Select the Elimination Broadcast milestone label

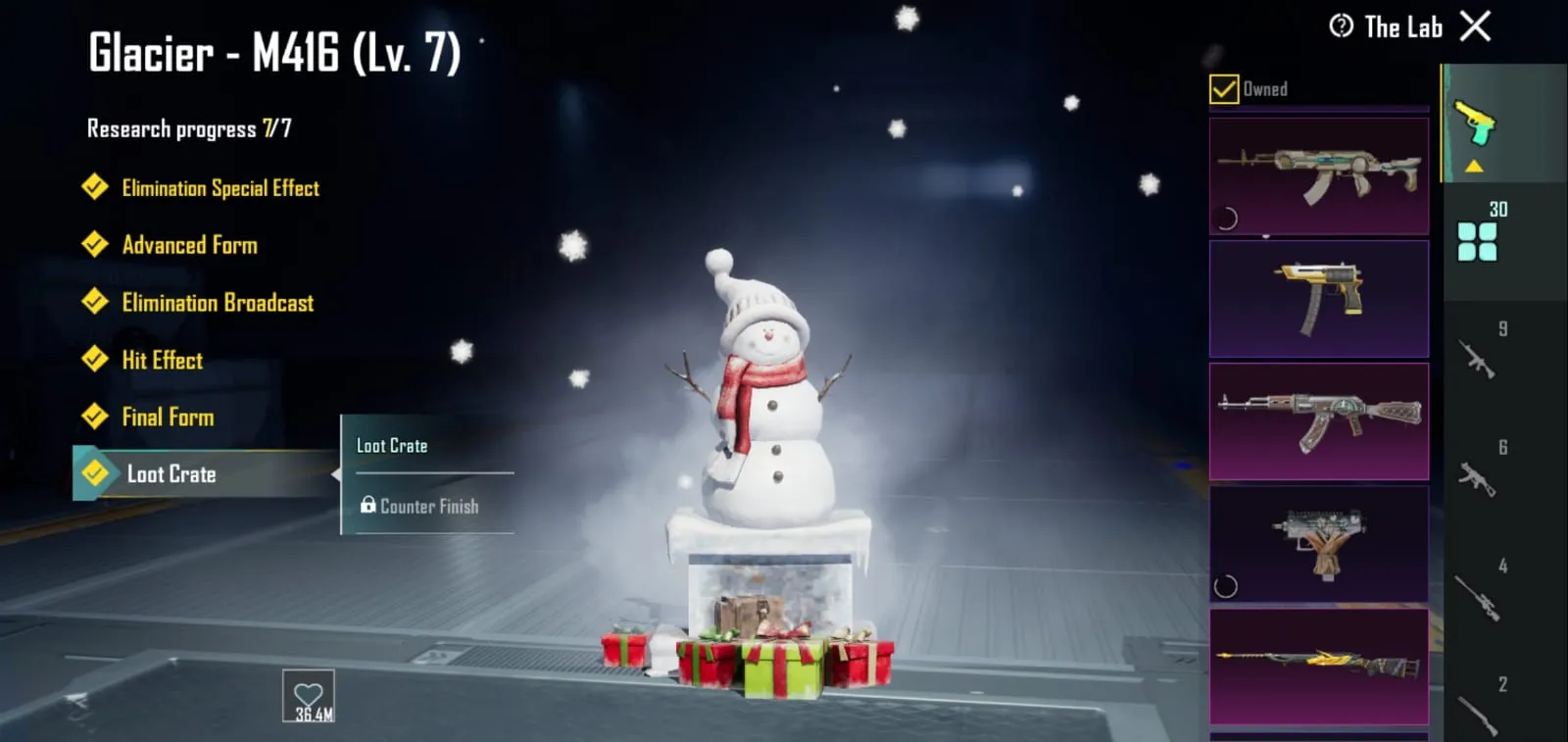click(x=217, y=303)
